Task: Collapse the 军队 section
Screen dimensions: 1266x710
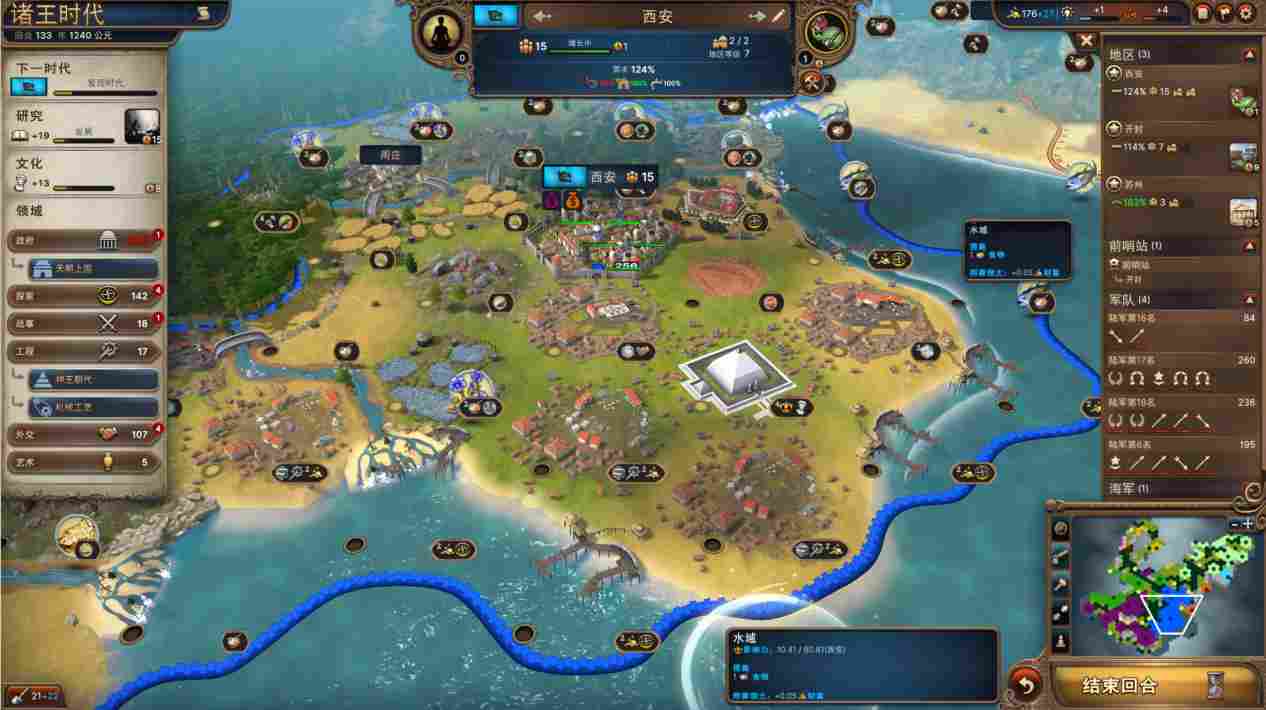Action: tap(1249, 299)
